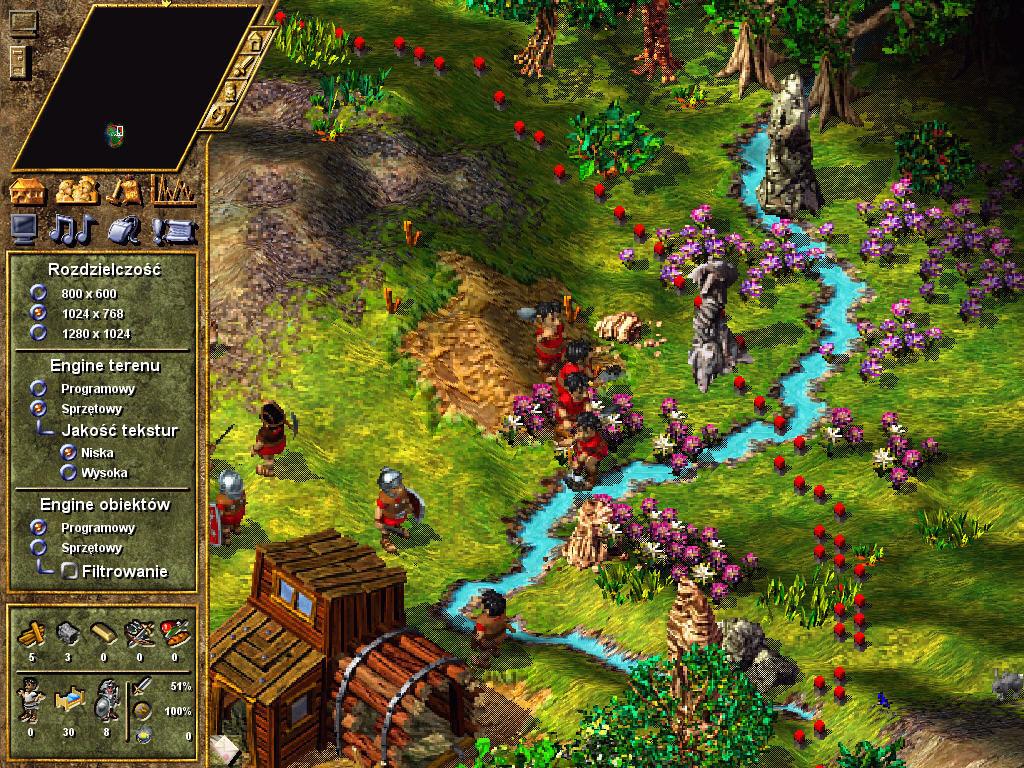Screen dimensions: 1024x768
Task: Open the settlers group menu icon
Action: pos(75,190)
